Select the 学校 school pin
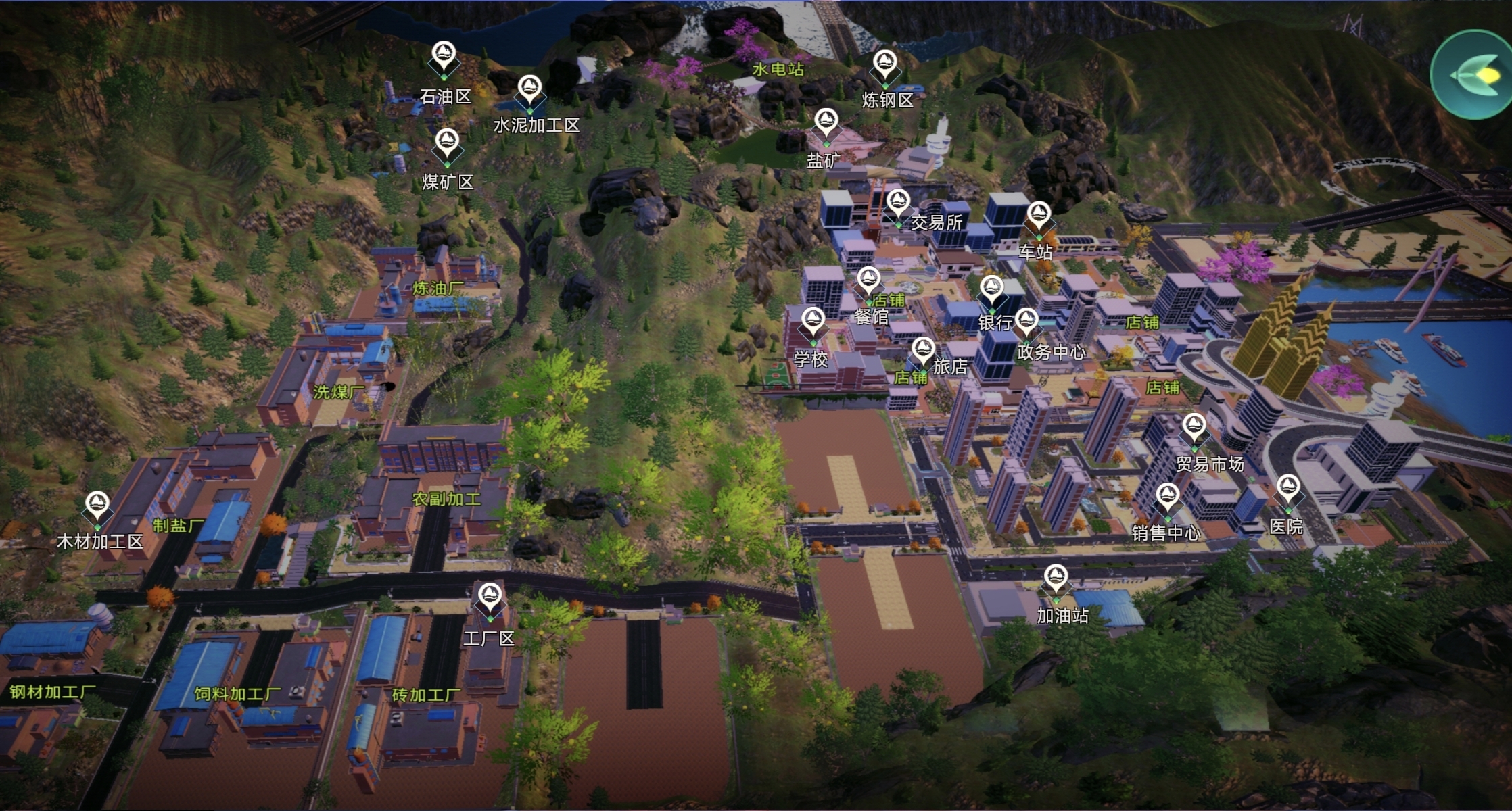1512x811 pixels. click(813, 321)
